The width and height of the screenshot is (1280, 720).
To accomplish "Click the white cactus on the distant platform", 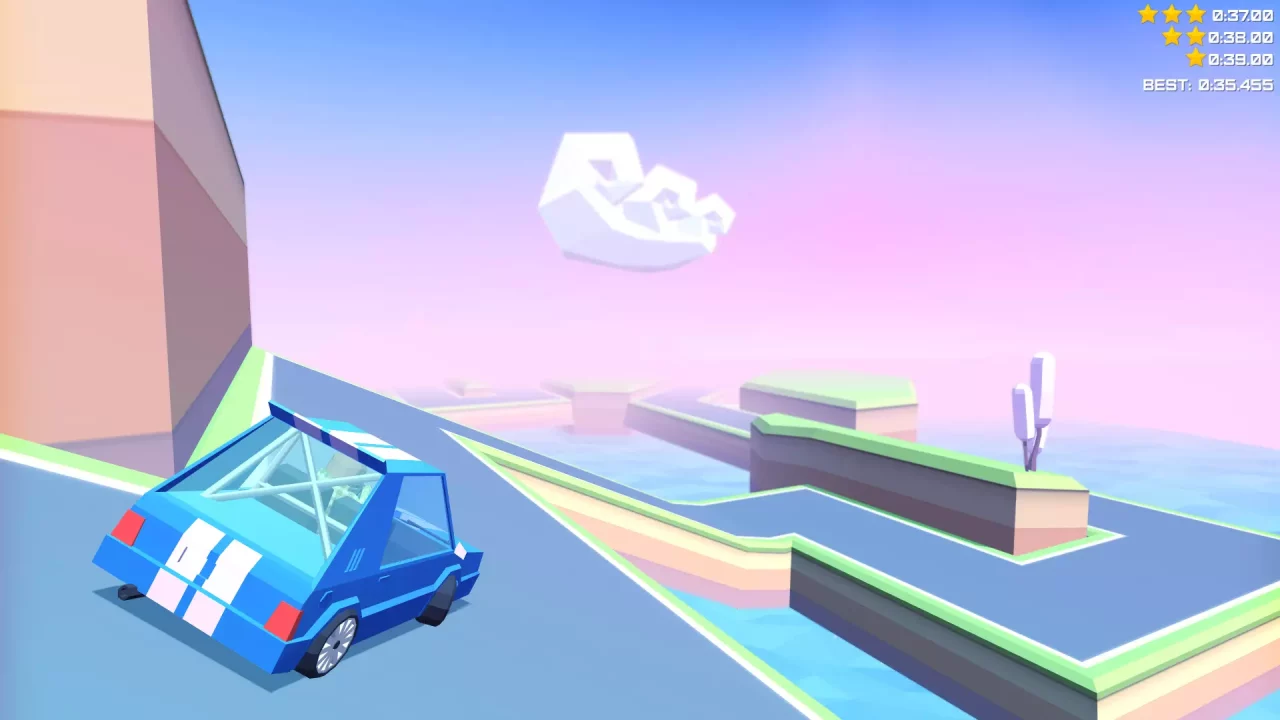I will coord(1034,415).
